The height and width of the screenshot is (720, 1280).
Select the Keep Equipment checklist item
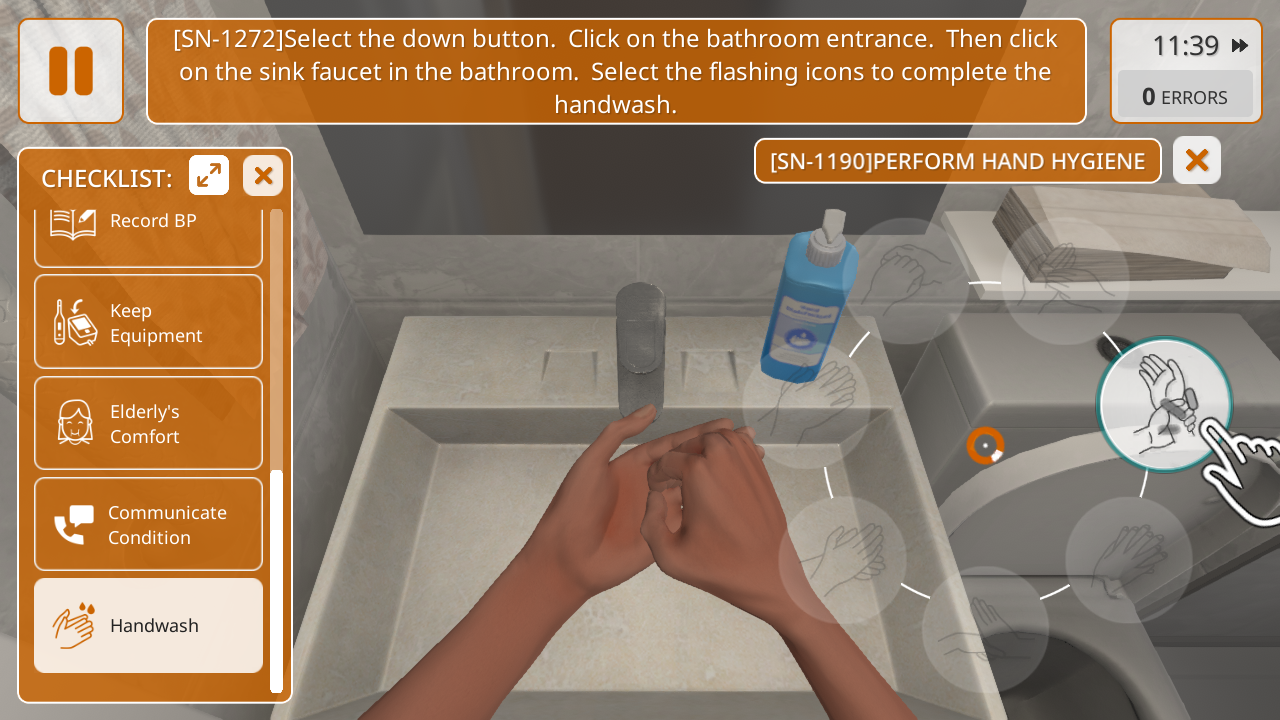point(149,322)
